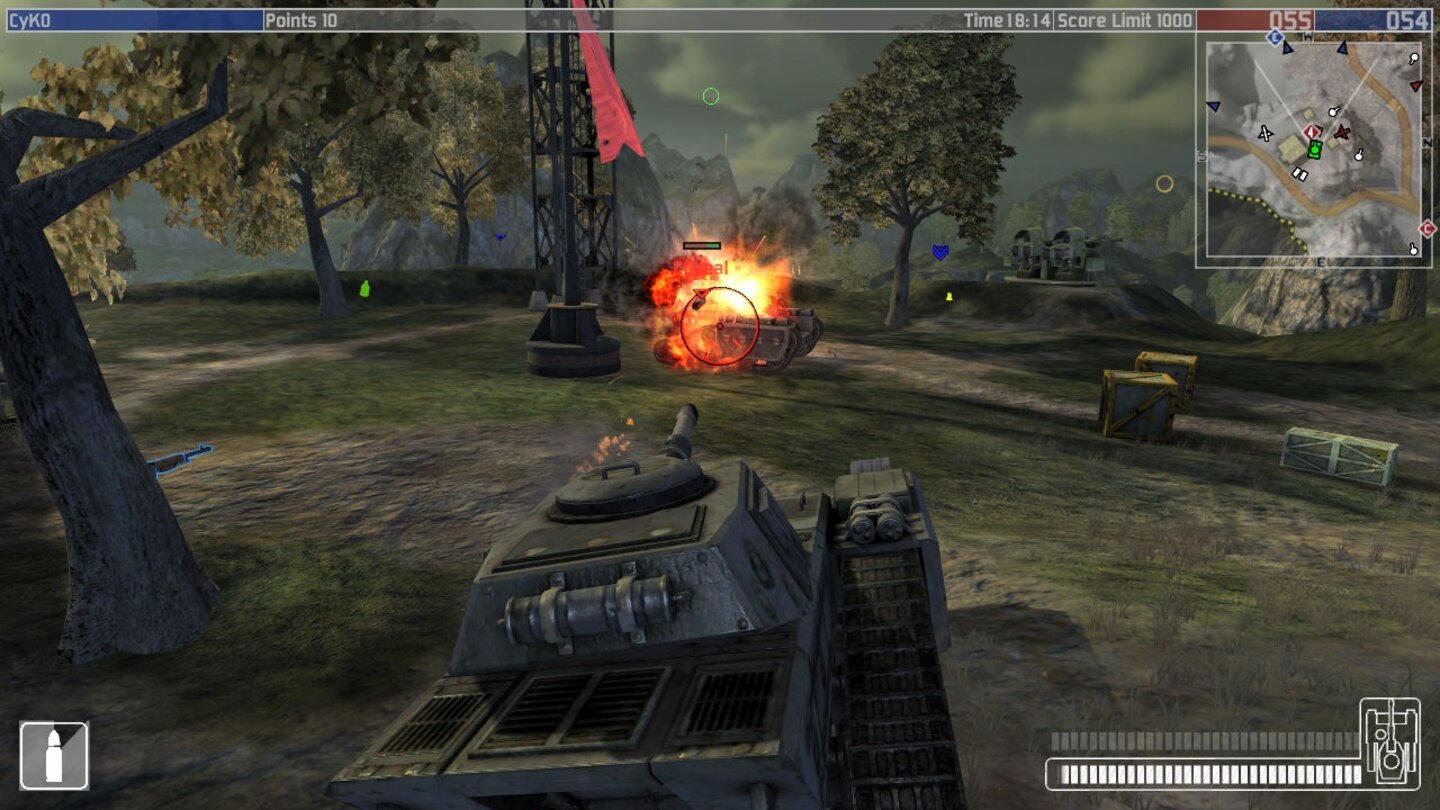Click a white soldier pointer icon on the minimap
1440x810 pixels.
pyautogui.click(x=1333, y=112)
